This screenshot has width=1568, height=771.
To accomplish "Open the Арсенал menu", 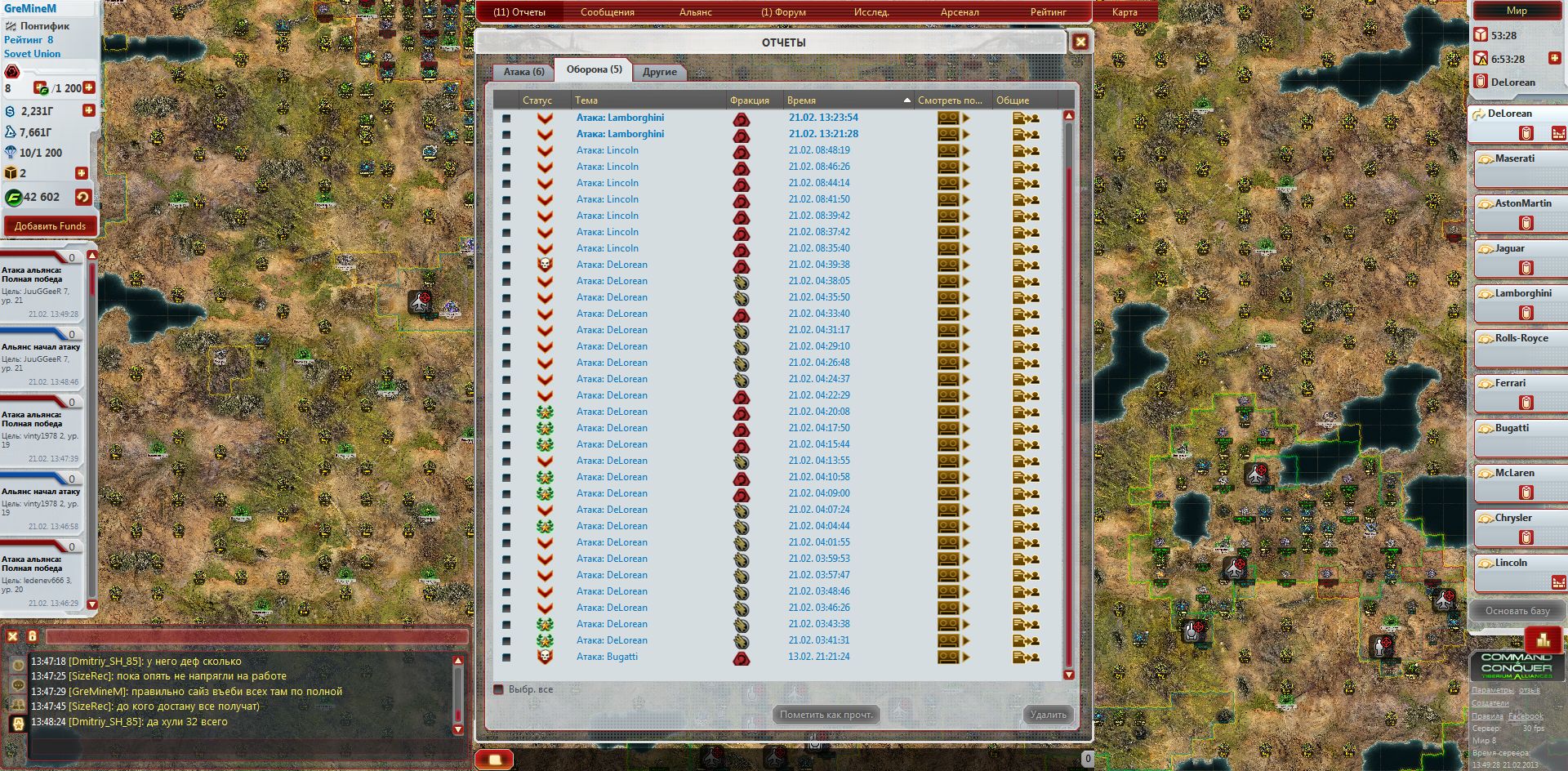I will [x=960, y=12].
